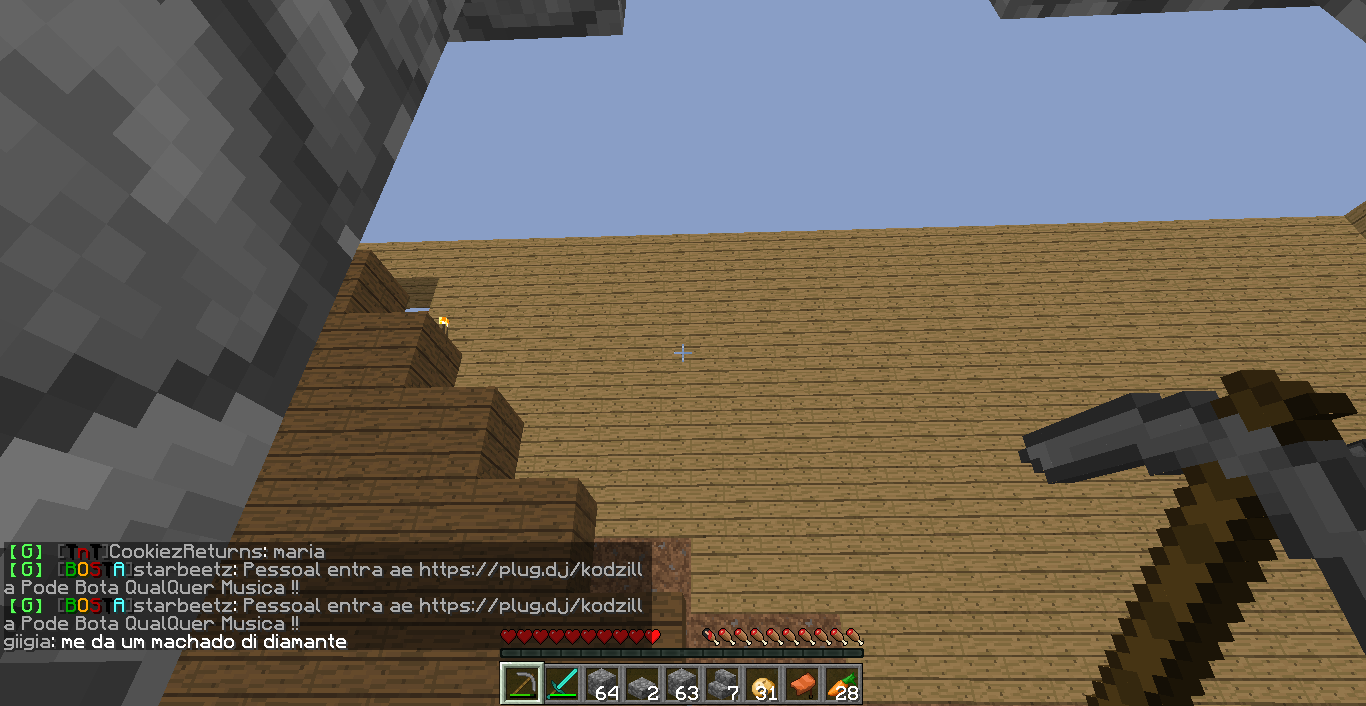Select the stone pickaxe hotbar slot
This screenshot has width=1366, height=706.
[522, 684]
